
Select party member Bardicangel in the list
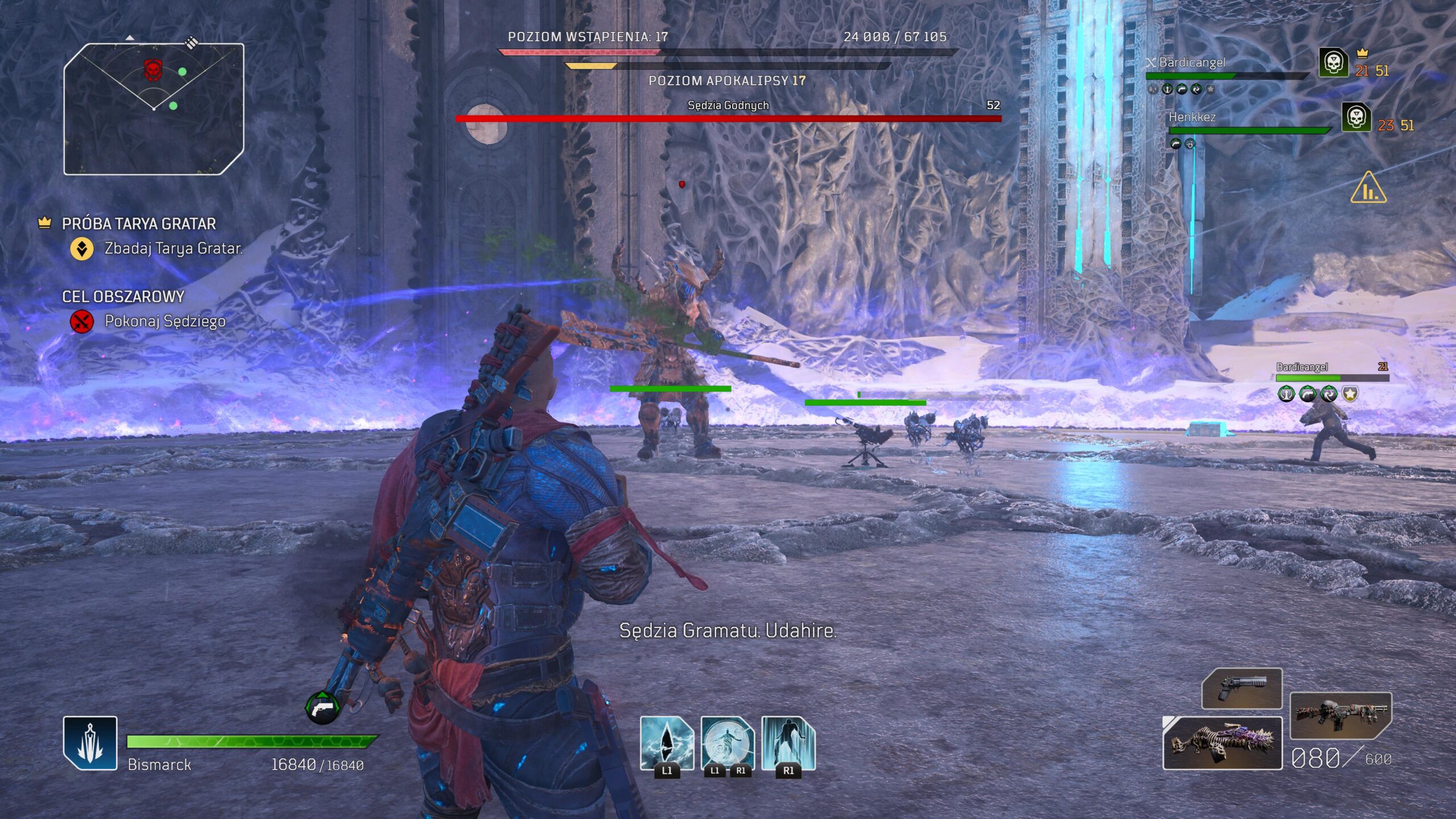pyautogui.click(x=1192, y=63)
